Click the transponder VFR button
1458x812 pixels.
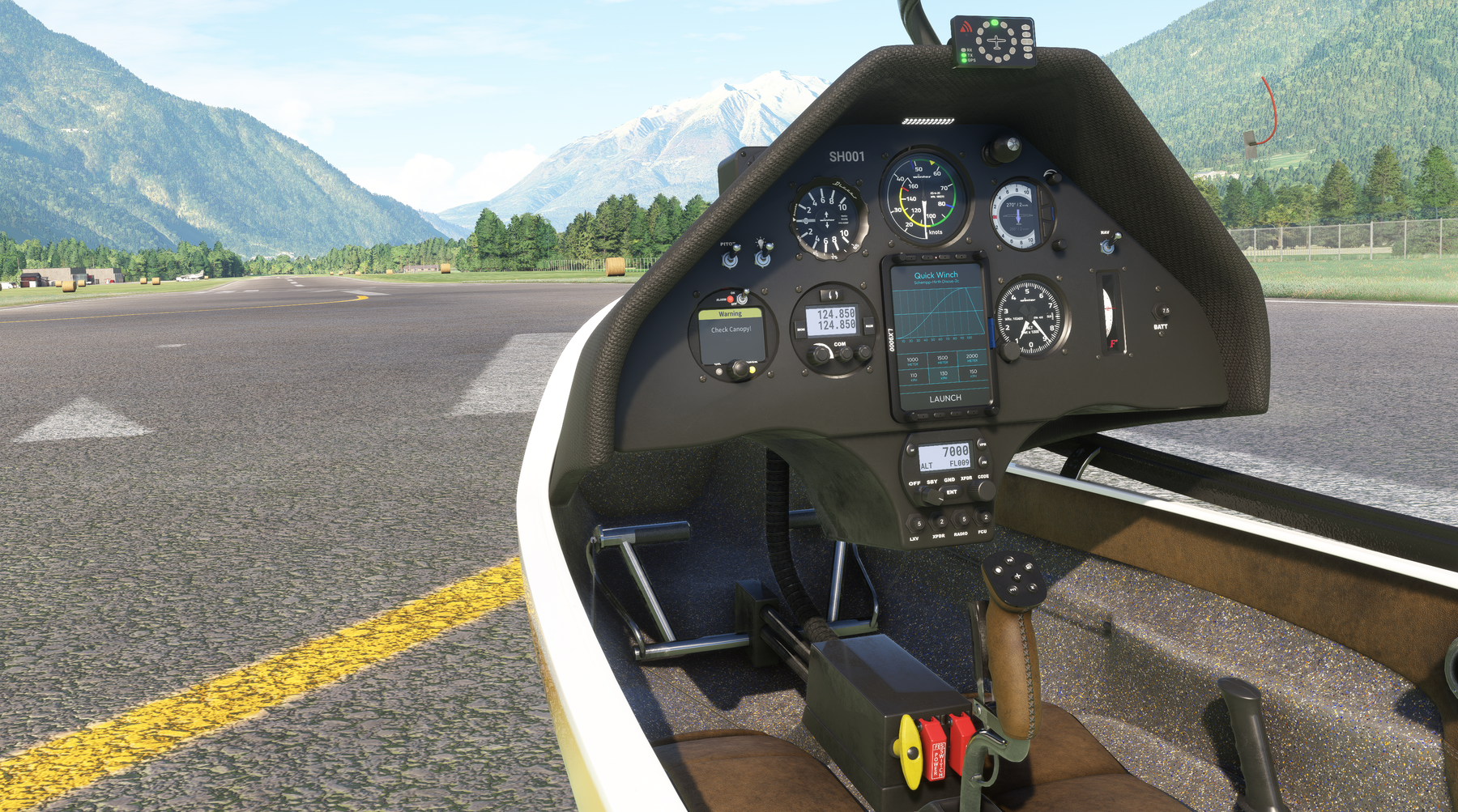pos(983,444)
